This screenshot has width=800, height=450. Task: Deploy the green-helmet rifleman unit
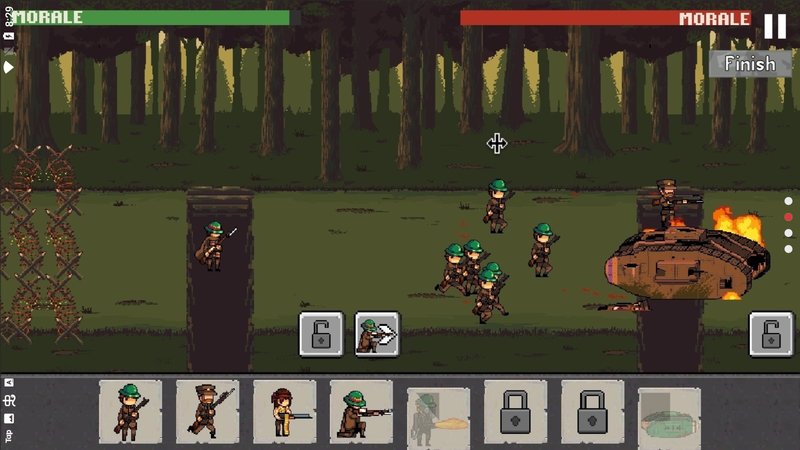[130, 411]
